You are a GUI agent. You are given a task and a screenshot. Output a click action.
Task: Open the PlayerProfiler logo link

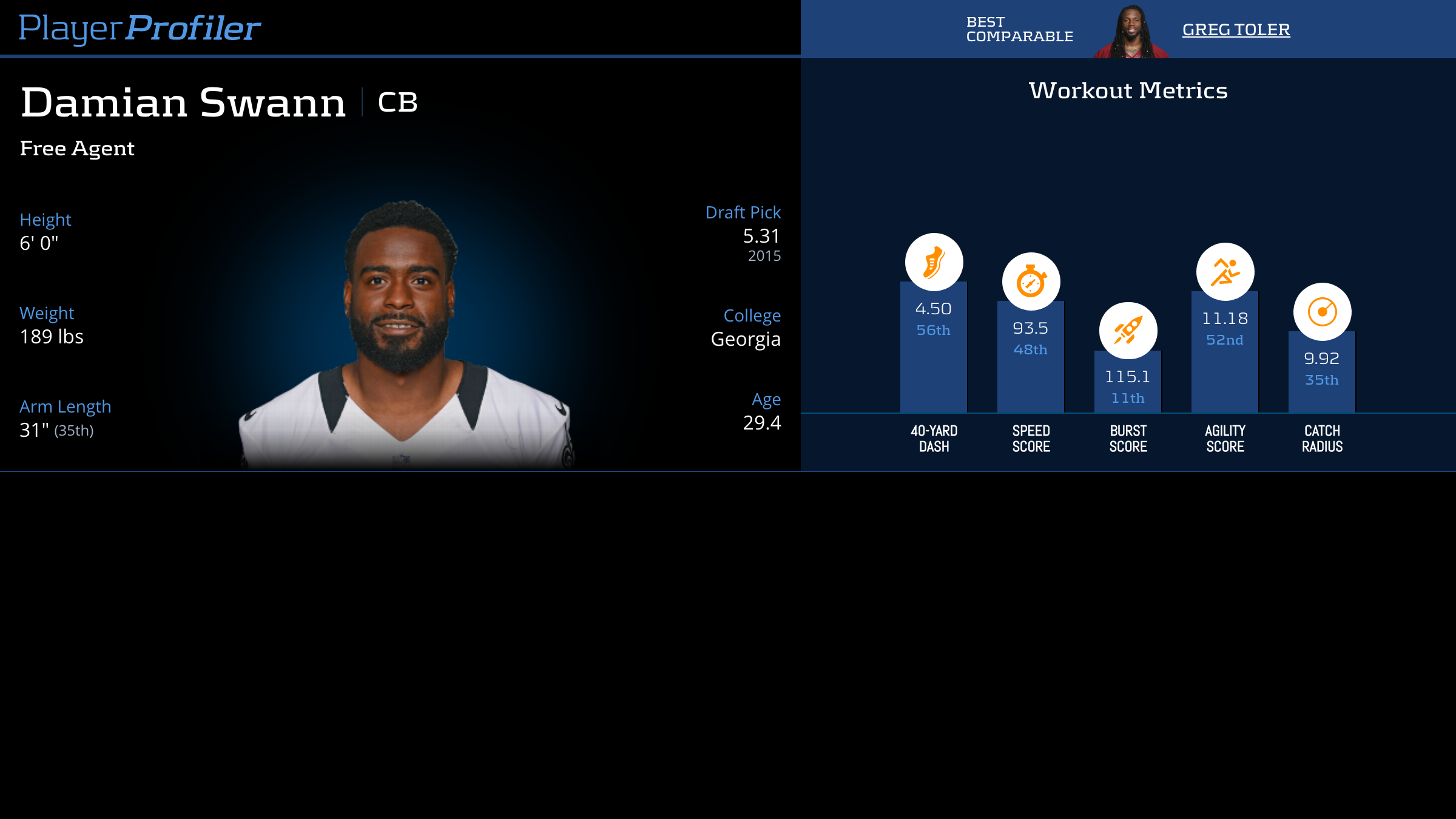pyautogui.click(x=140, y=28)
